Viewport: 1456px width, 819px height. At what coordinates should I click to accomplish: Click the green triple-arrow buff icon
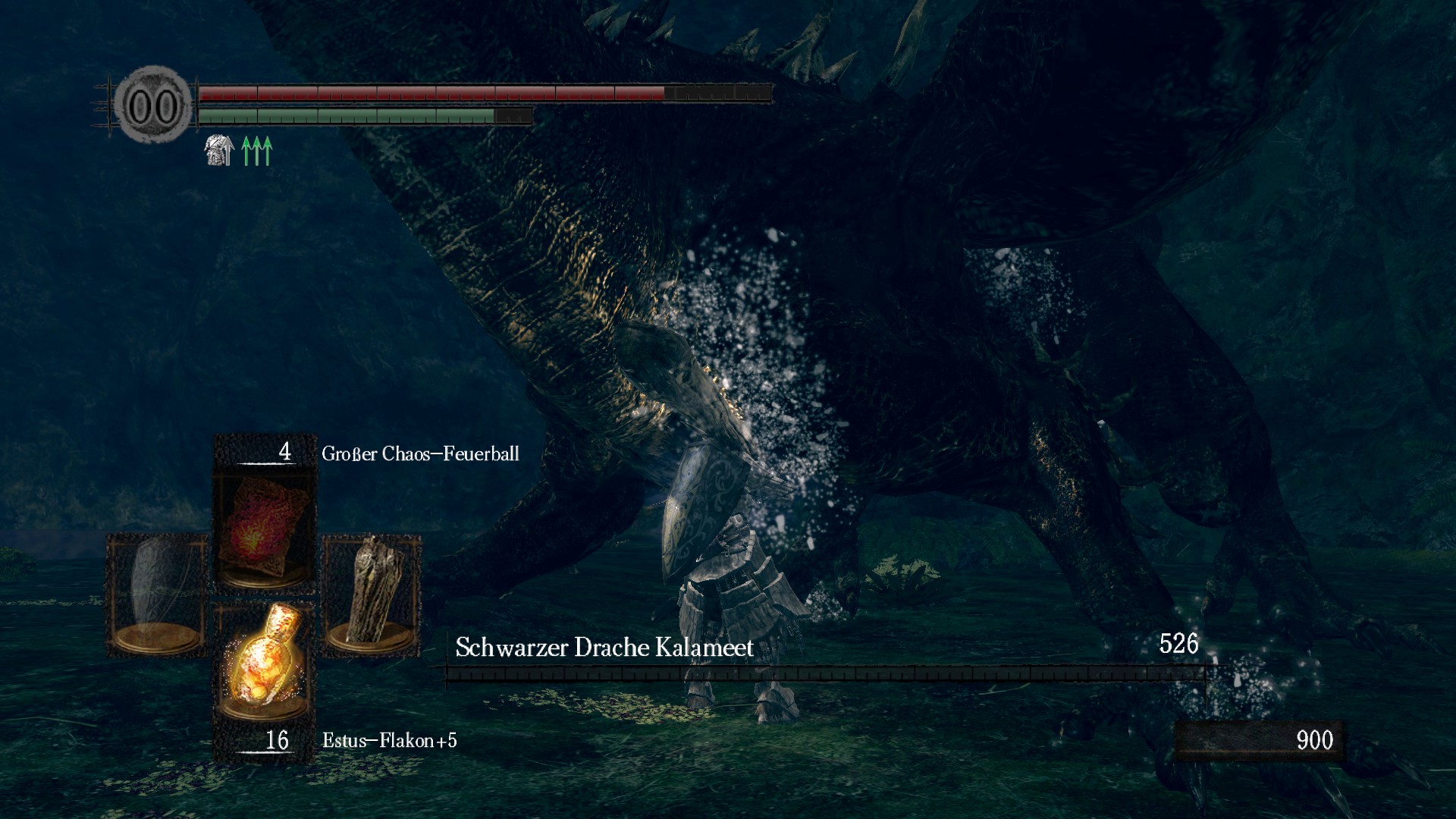(256, 150)
